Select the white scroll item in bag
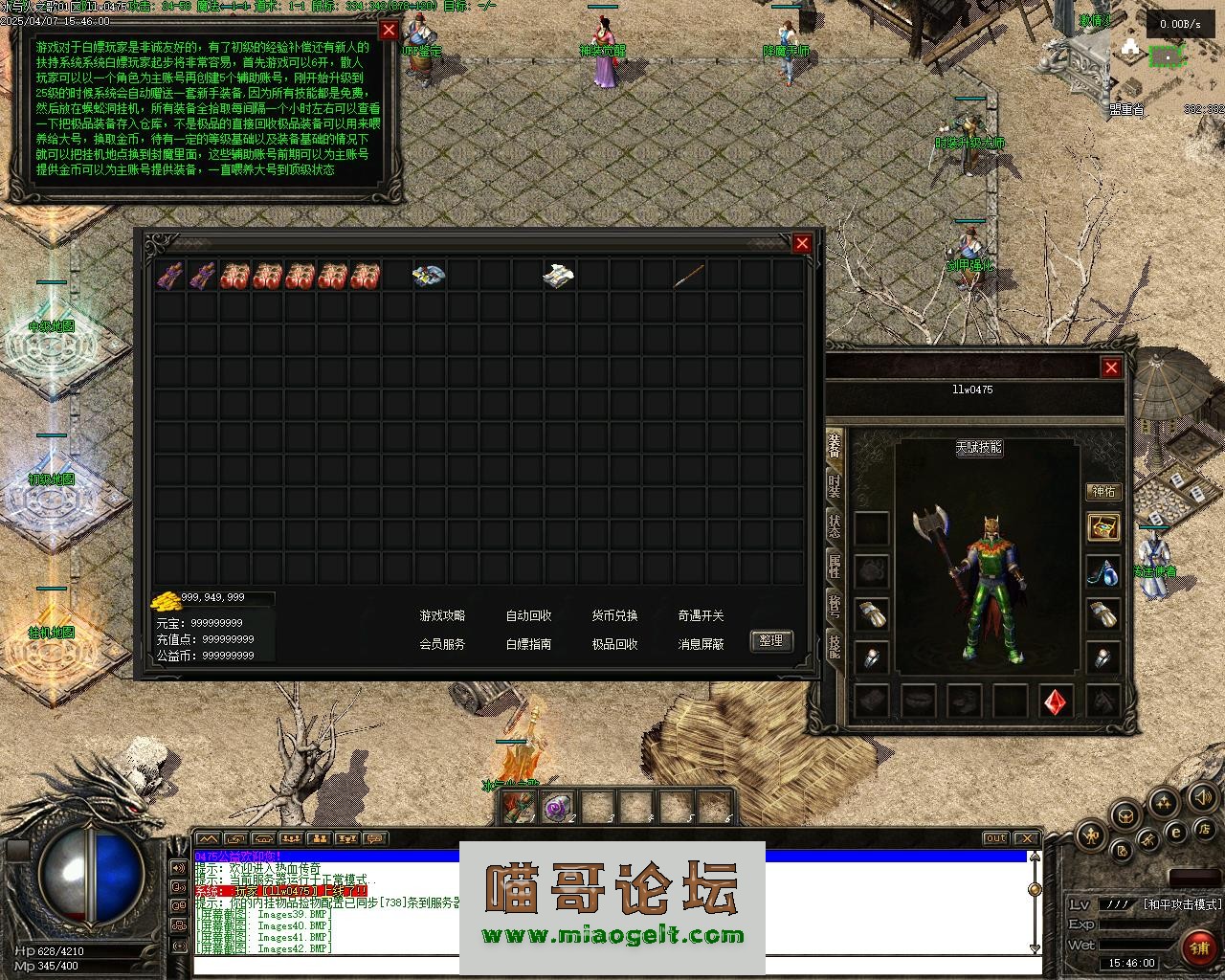The width and height of the screenshot is (1225, 980). coord(558,277)
